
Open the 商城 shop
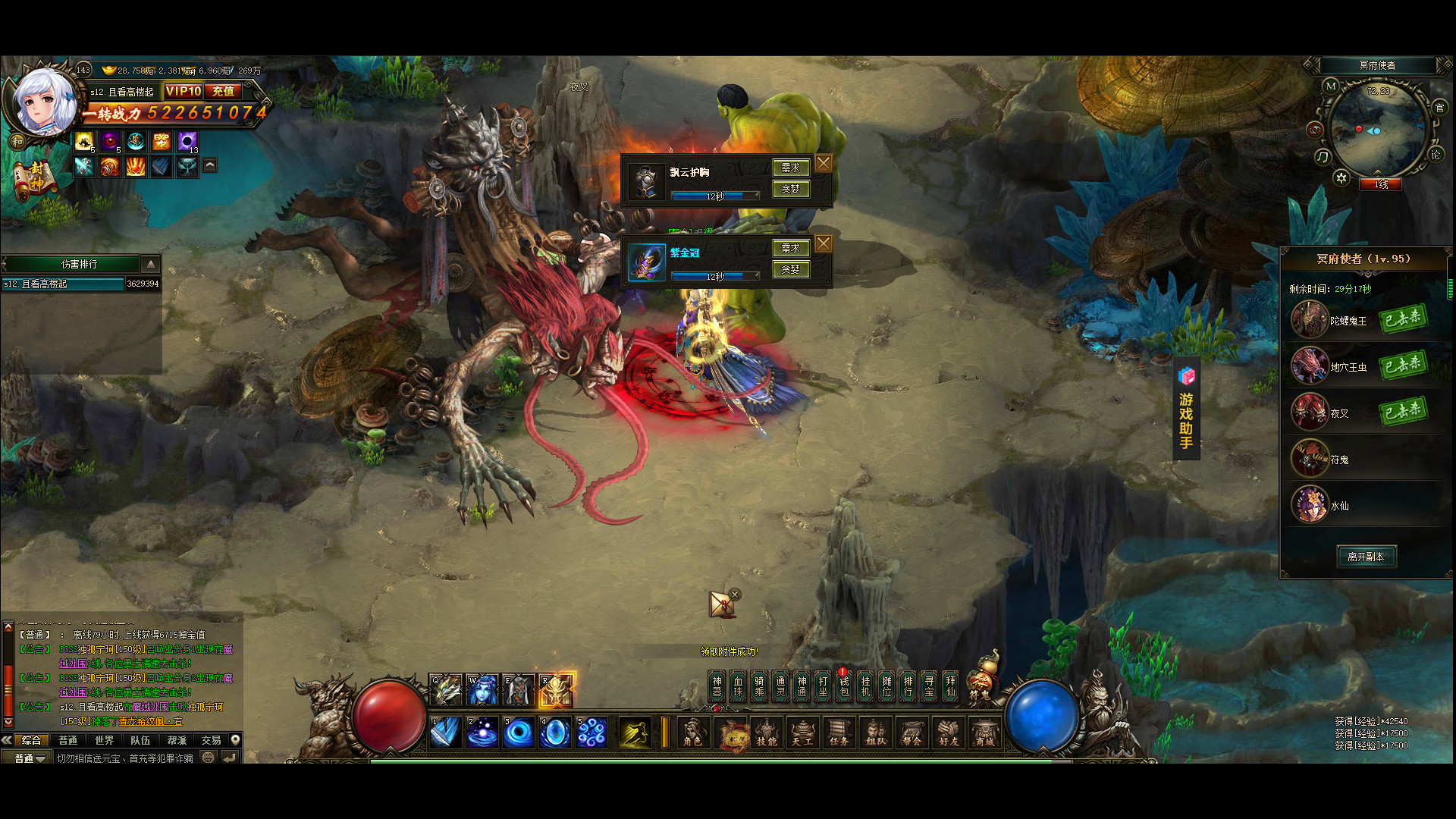984,733
